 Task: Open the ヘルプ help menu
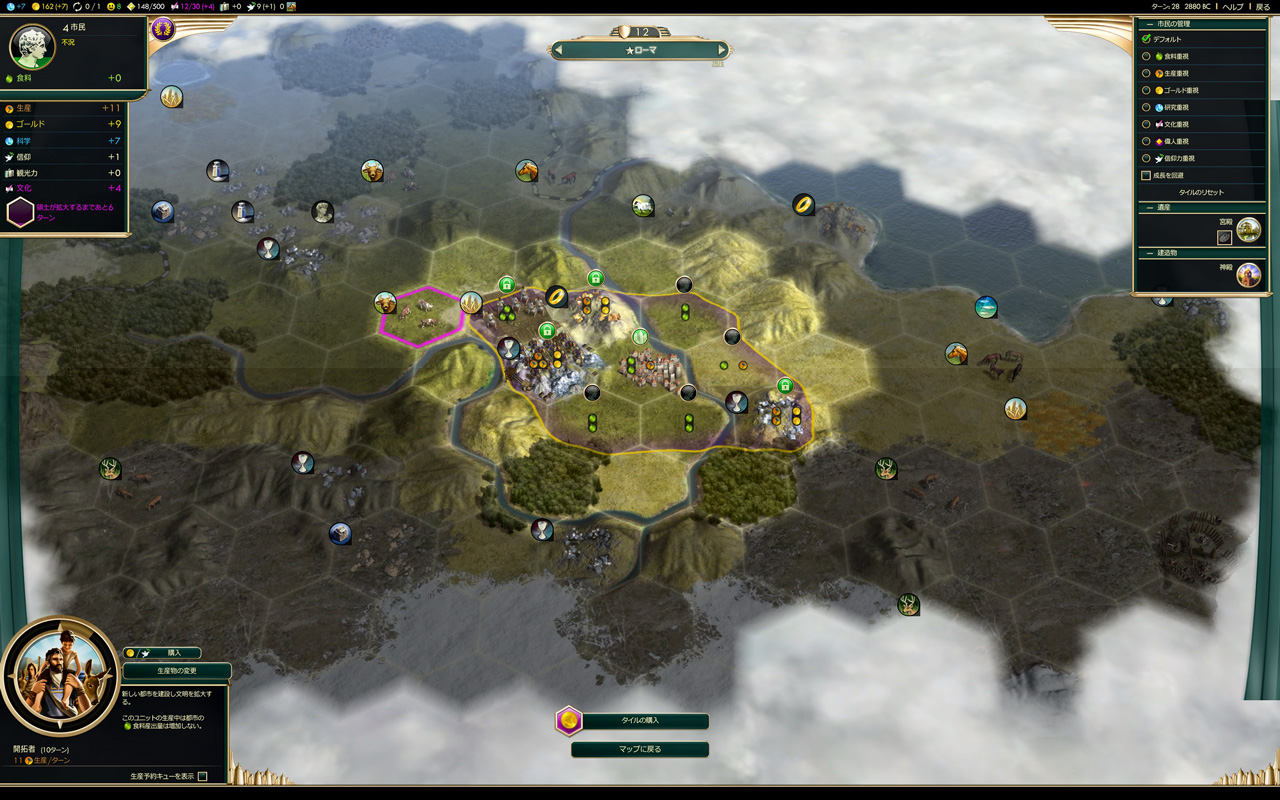click(x=1233, y=6)
